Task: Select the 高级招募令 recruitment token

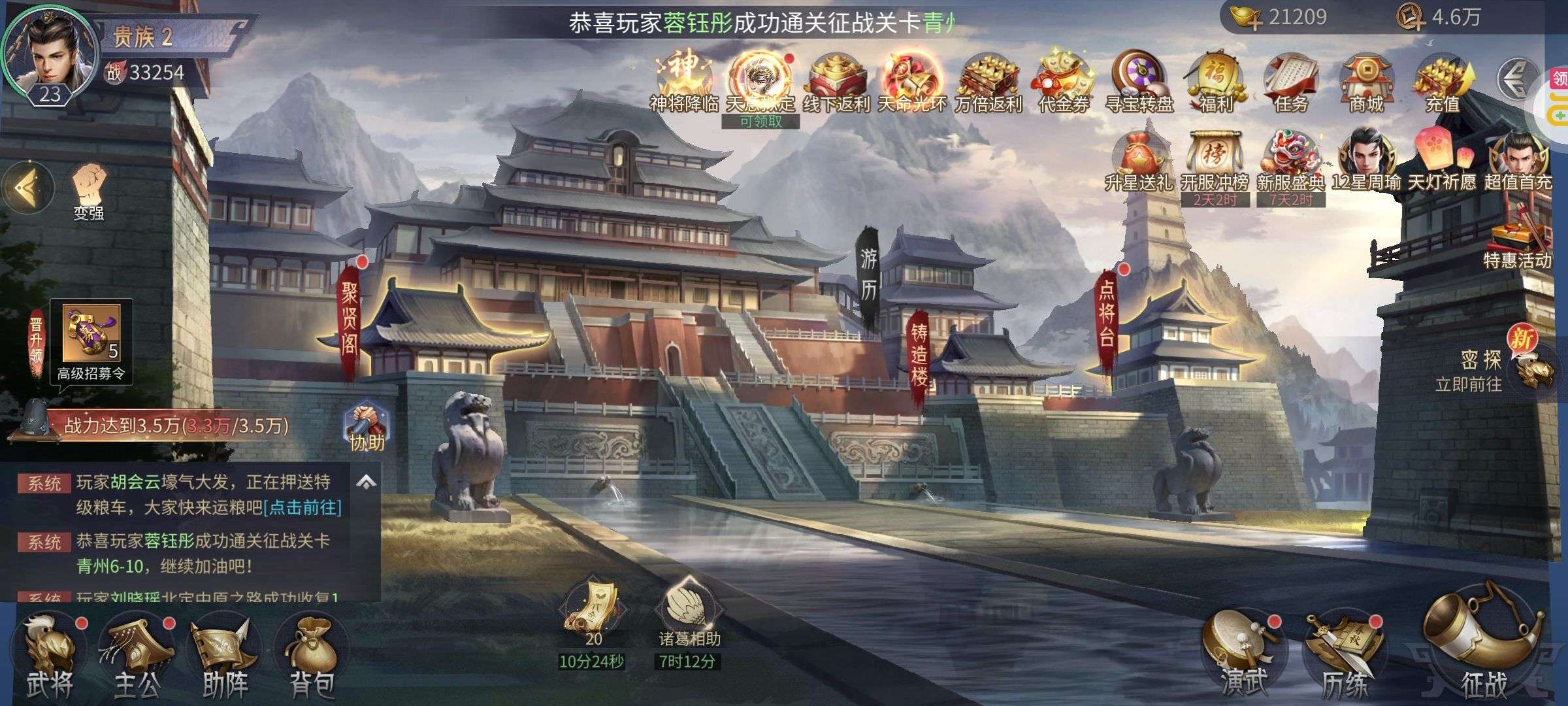Action: click(91, 337)
